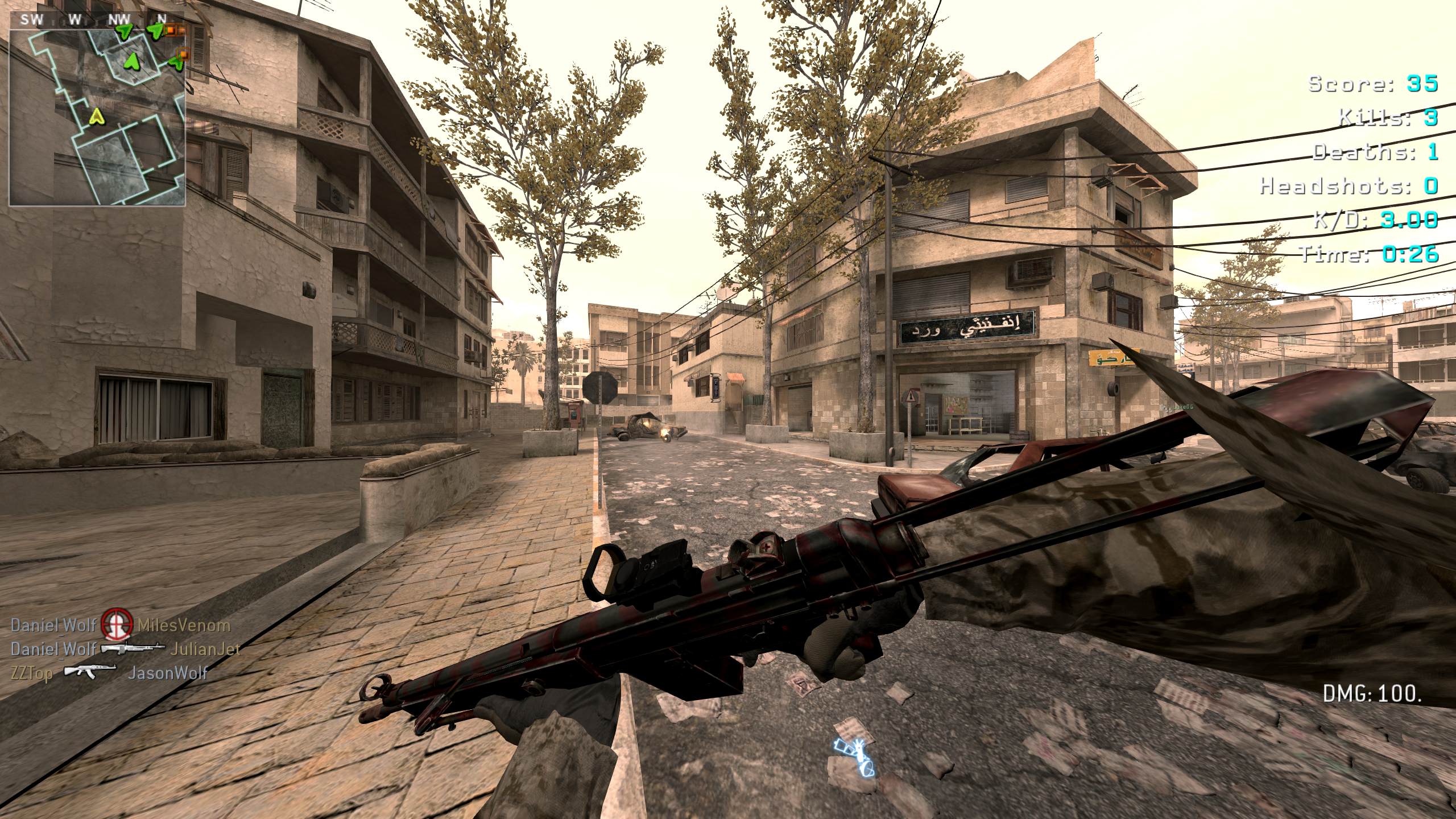
Task: Select the ZZTop killed JasonWolf feed row
Action: click(108, 673)
